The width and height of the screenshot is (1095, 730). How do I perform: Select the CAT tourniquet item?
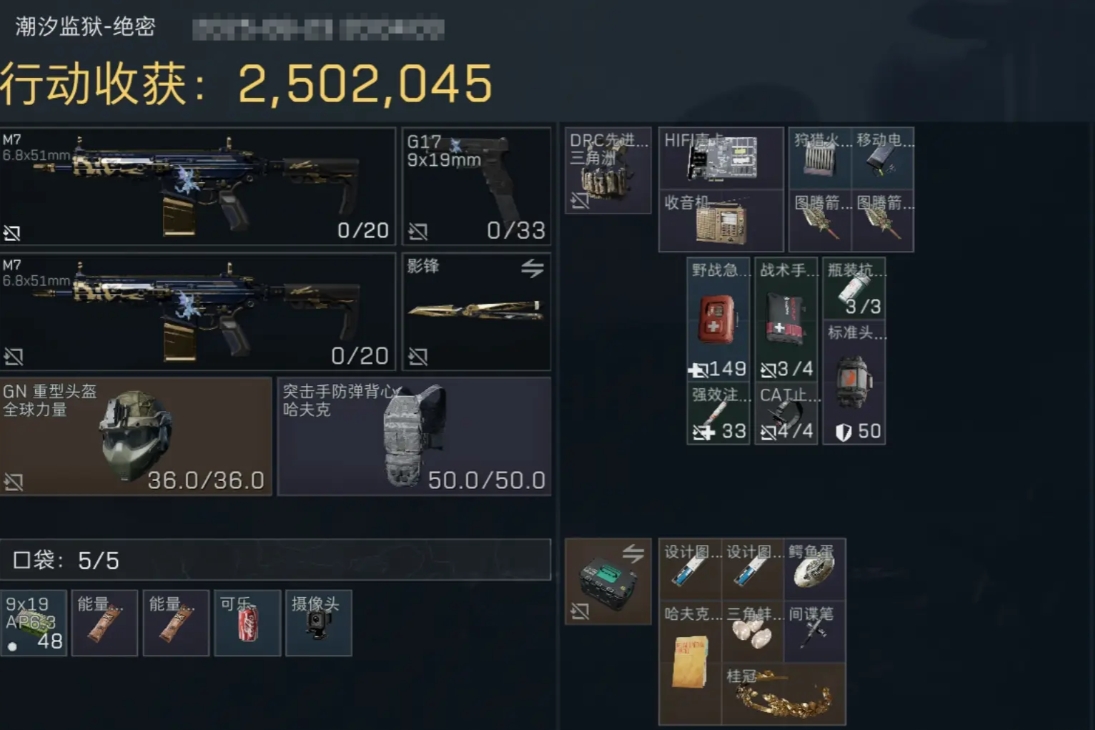(785, 414)
